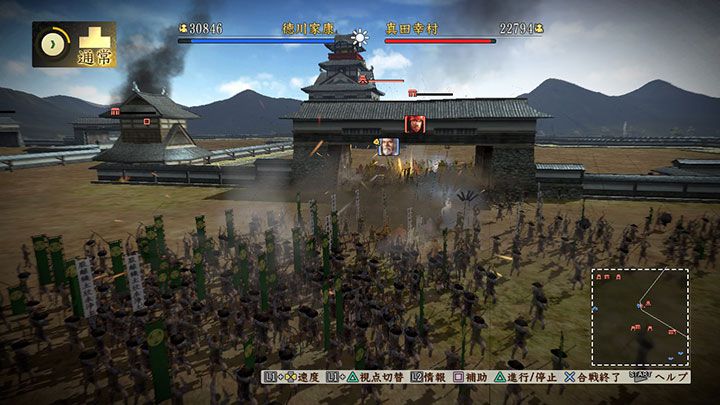This screenshot has width=720, height=405.
Task: Select the red enemy commander portrait
Action: click(412, 124)
